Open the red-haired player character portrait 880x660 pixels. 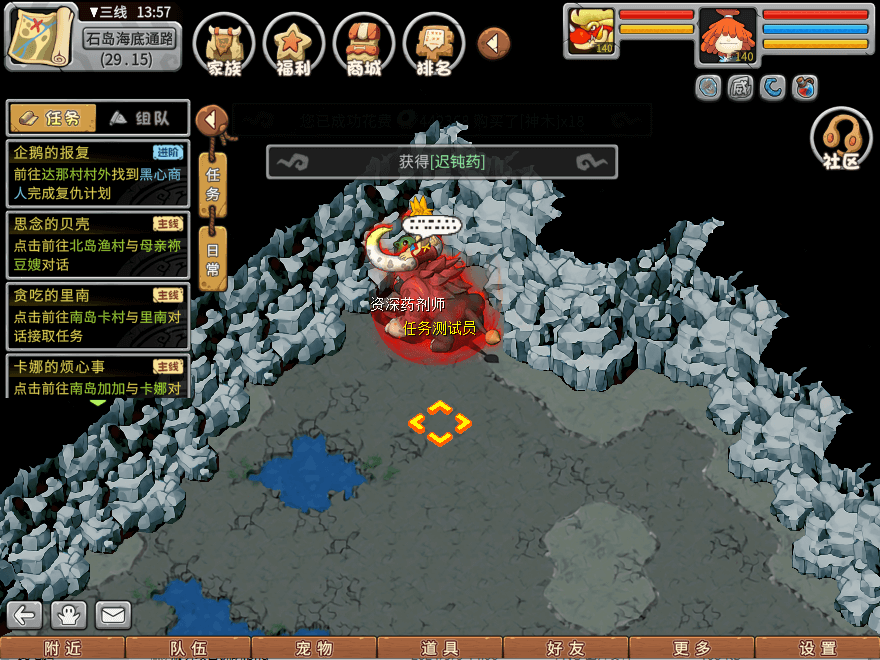727,38
